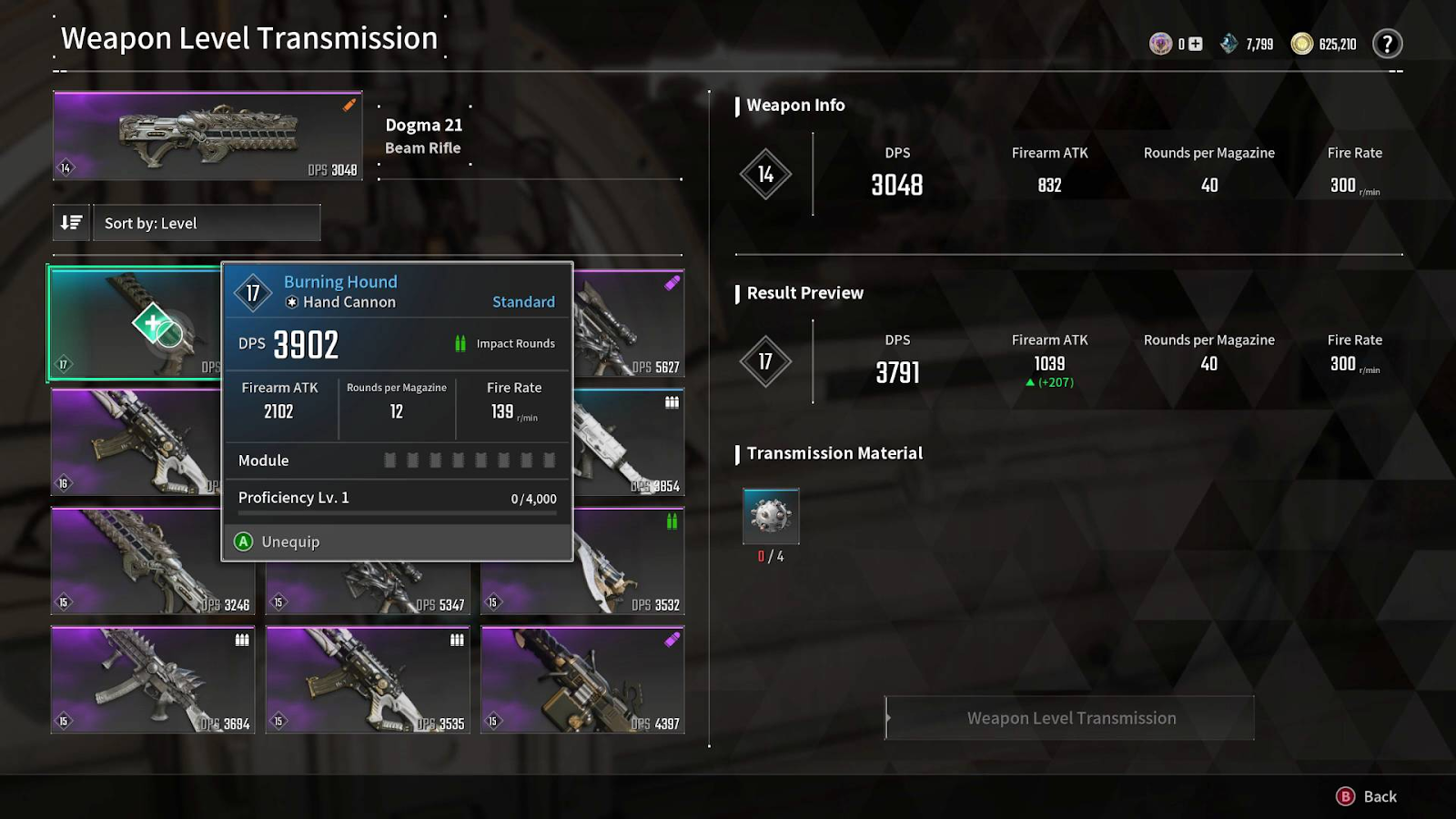Click the plus icon beside the purple currency
1456x819 pixels.
(x=1196, y=44)
